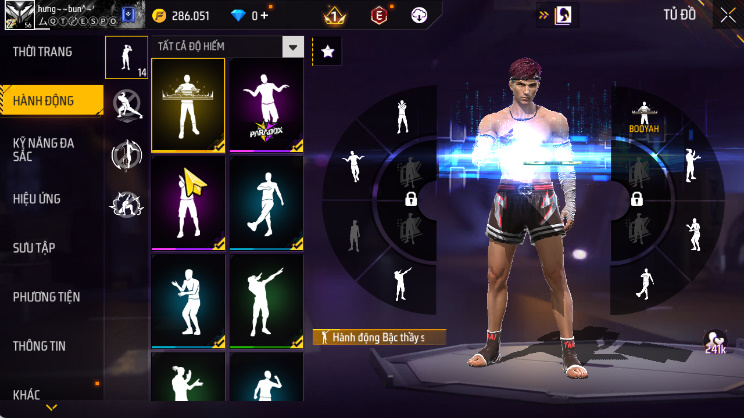Viewport: 744px width, 418px height.
Task: Choose the Paradox emote card
Action: click(267, 105)
